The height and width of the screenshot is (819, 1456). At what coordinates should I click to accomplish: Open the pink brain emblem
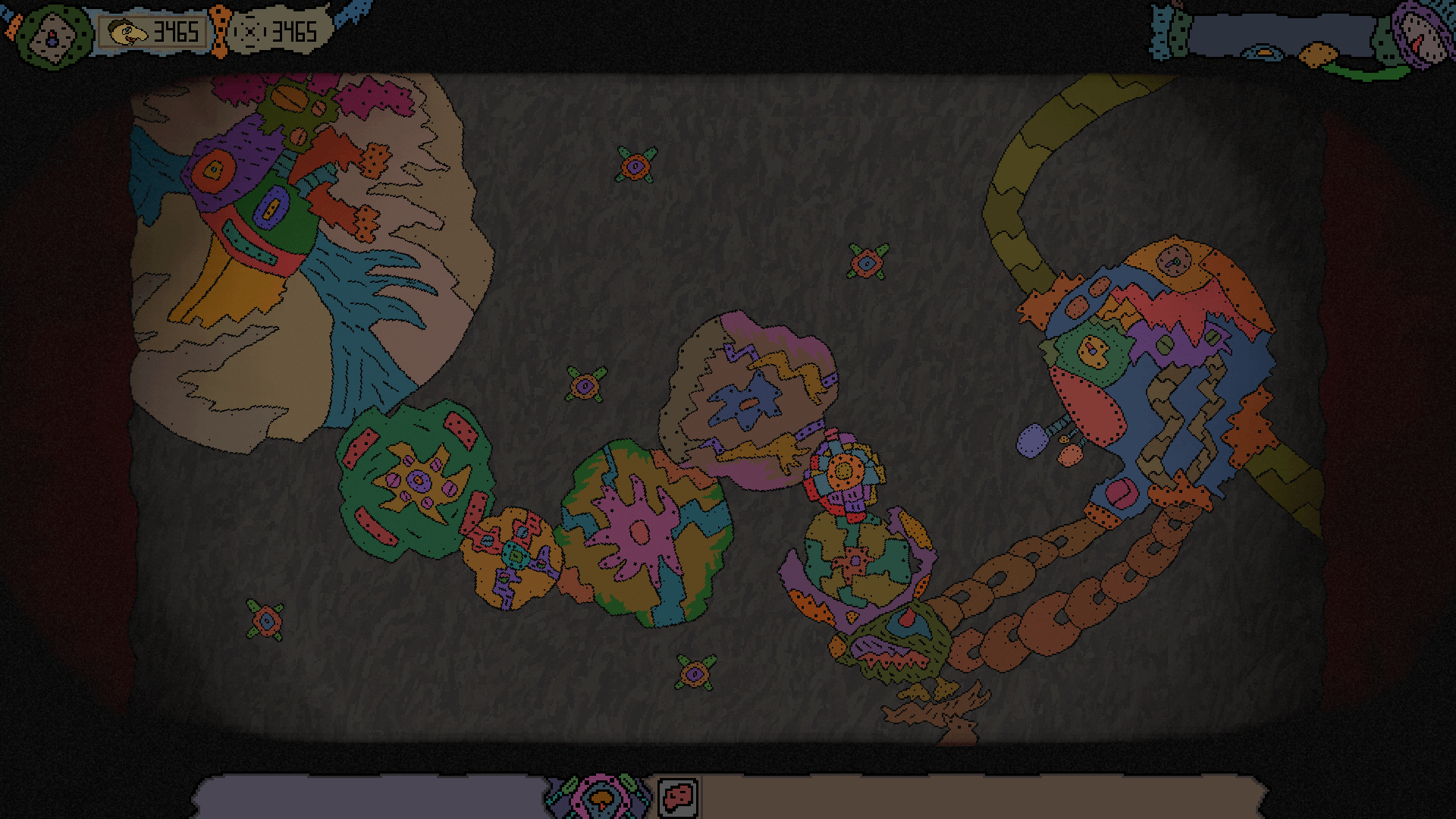point(601,796)
